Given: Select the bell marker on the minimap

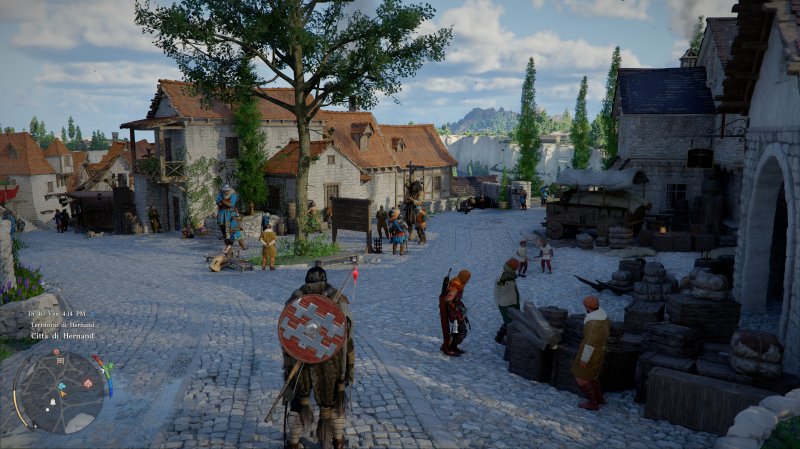Looking at the screenshot, I should click(x=53, y=402).
